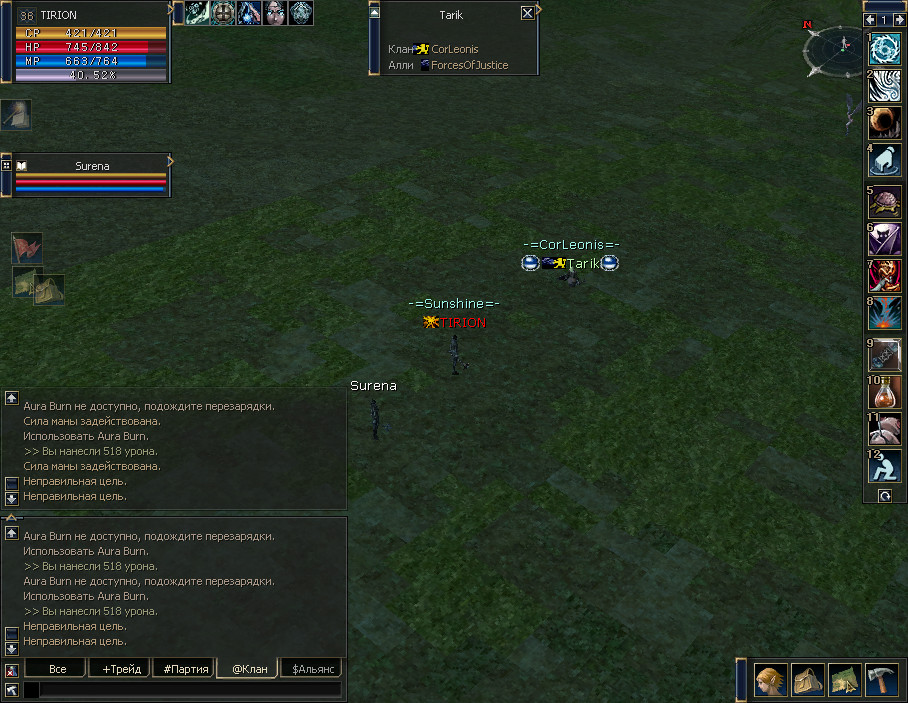Switch chat to the @Клан tab
The image size is (908, 703).
tap(249, 668)
